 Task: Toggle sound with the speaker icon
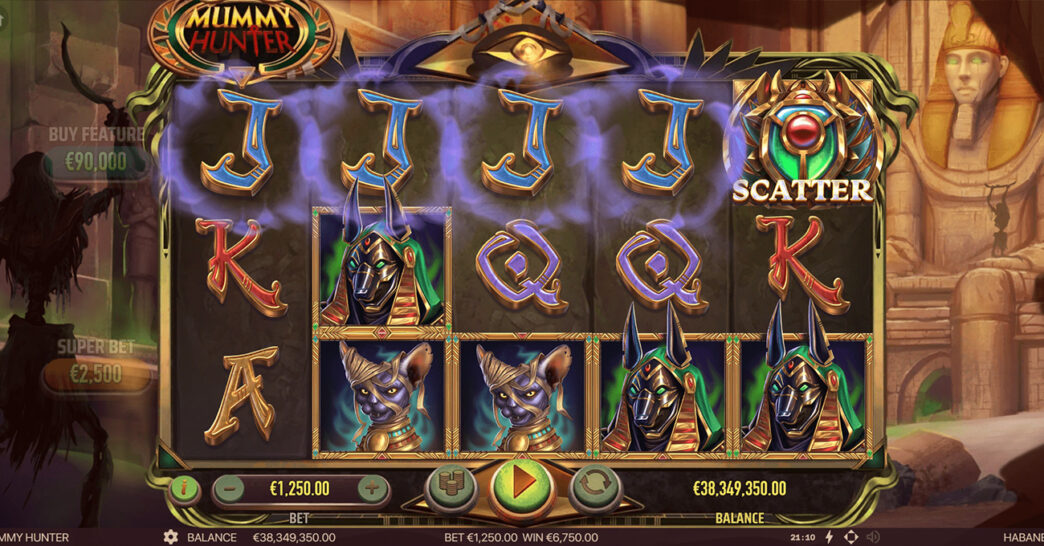click(873, 537)
